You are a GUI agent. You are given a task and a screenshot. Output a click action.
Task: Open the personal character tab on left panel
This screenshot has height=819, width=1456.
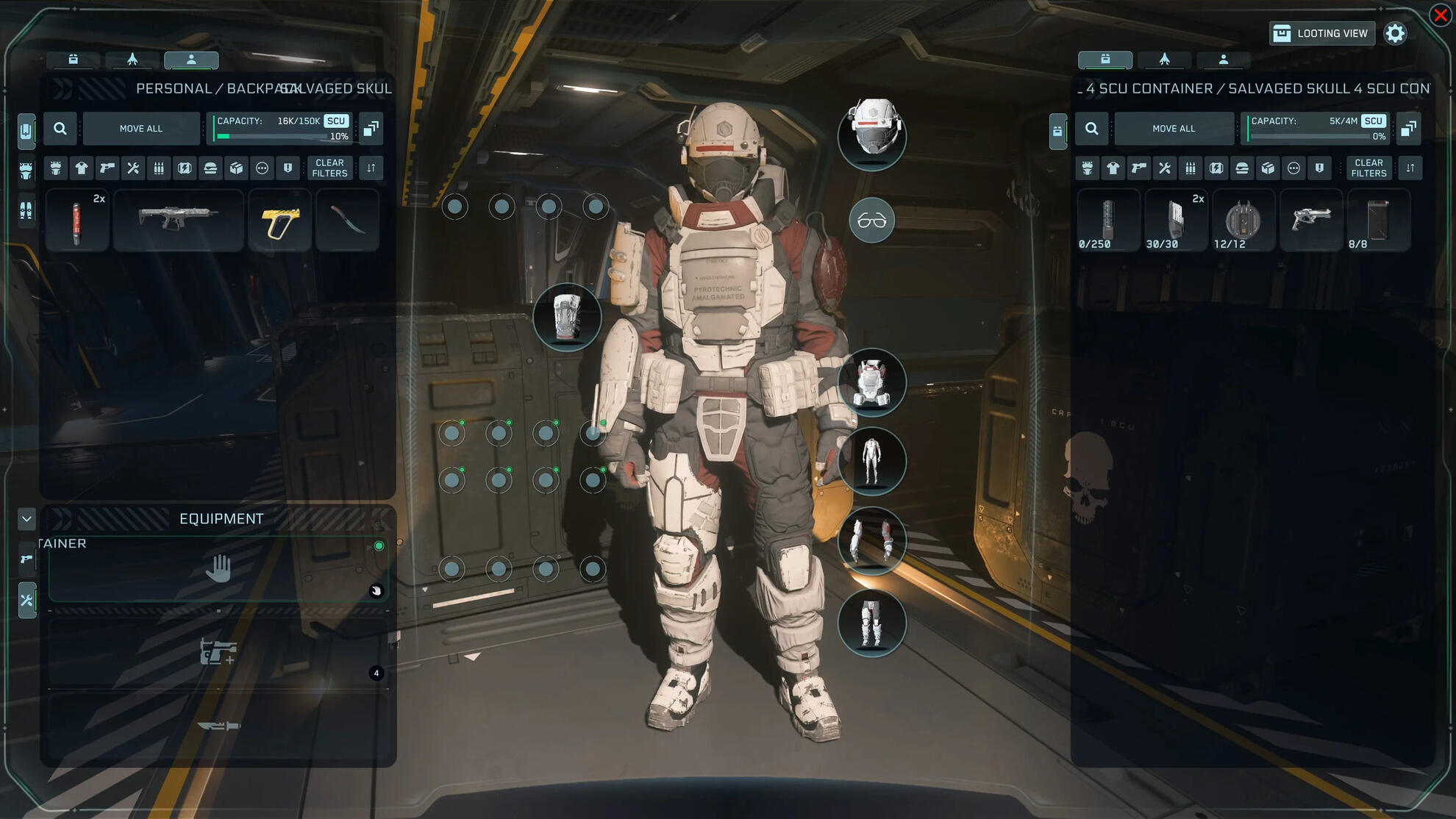point(191,60)
